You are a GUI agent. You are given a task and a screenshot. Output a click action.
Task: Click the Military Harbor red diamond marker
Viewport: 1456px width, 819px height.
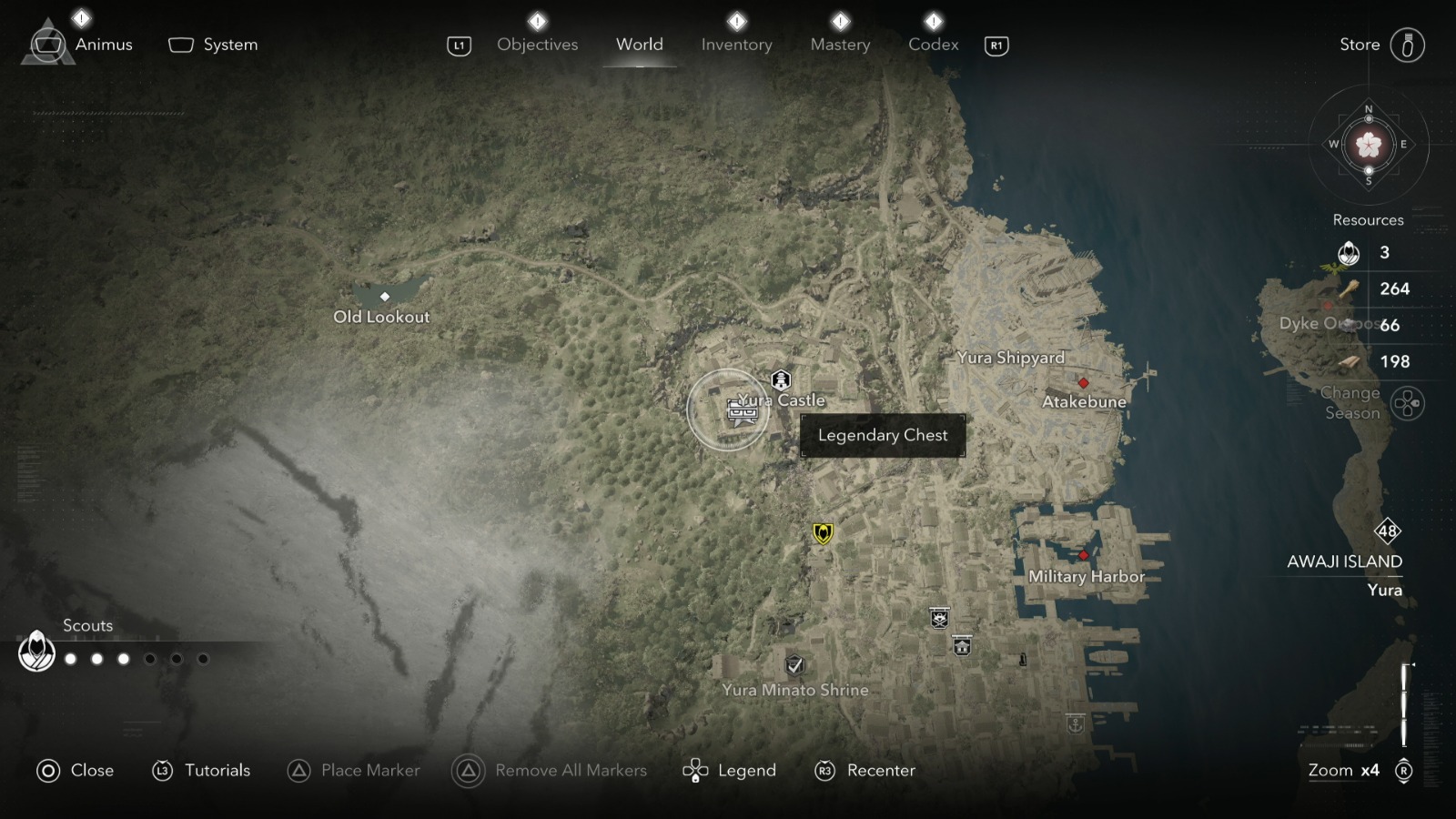point(1083,556)
